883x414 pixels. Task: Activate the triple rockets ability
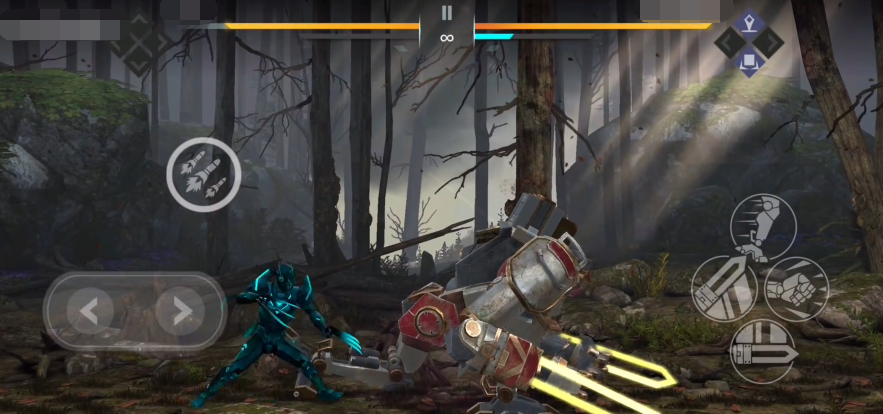point(203,174)
